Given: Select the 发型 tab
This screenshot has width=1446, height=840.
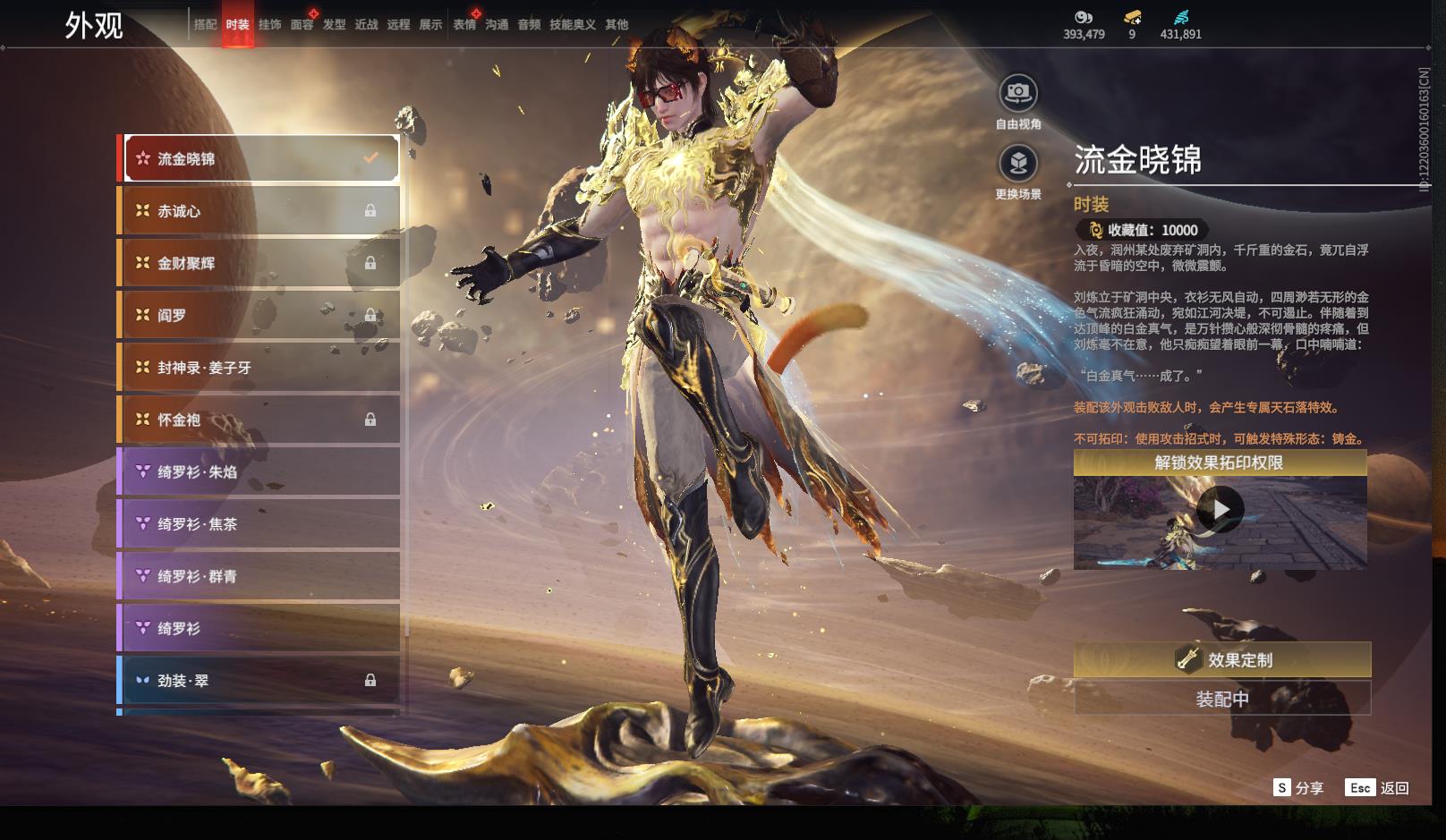Looking at the screenshot, I should point(334,25).
